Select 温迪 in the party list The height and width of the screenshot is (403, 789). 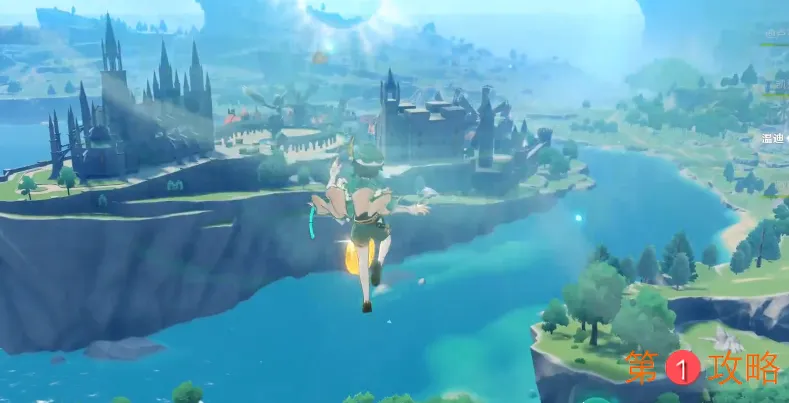coord(773,137)
